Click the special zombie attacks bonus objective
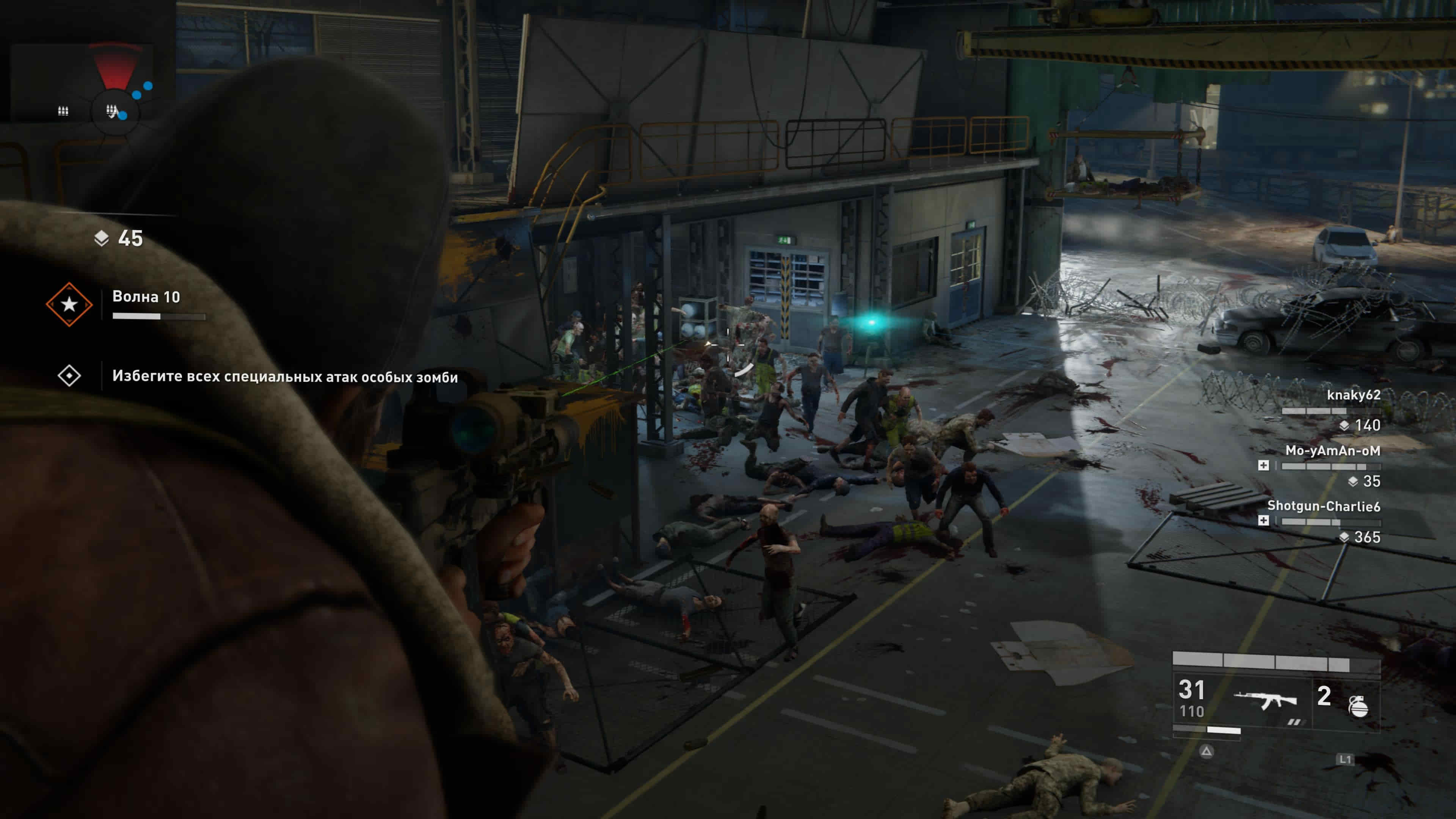 click(284, 377)
